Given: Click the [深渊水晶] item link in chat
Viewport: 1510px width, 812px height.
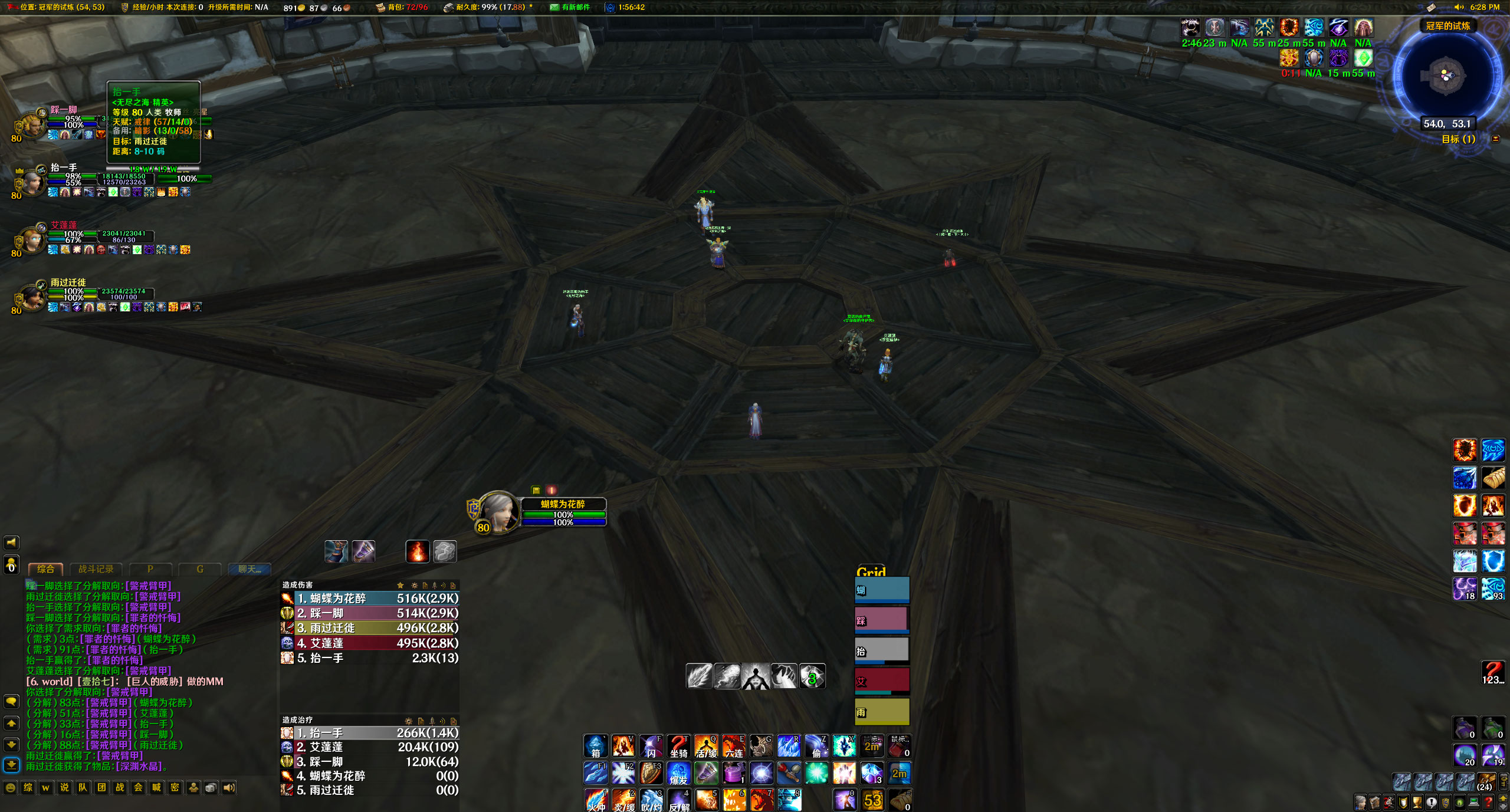Looking at the screenshot, I should 139,767.
